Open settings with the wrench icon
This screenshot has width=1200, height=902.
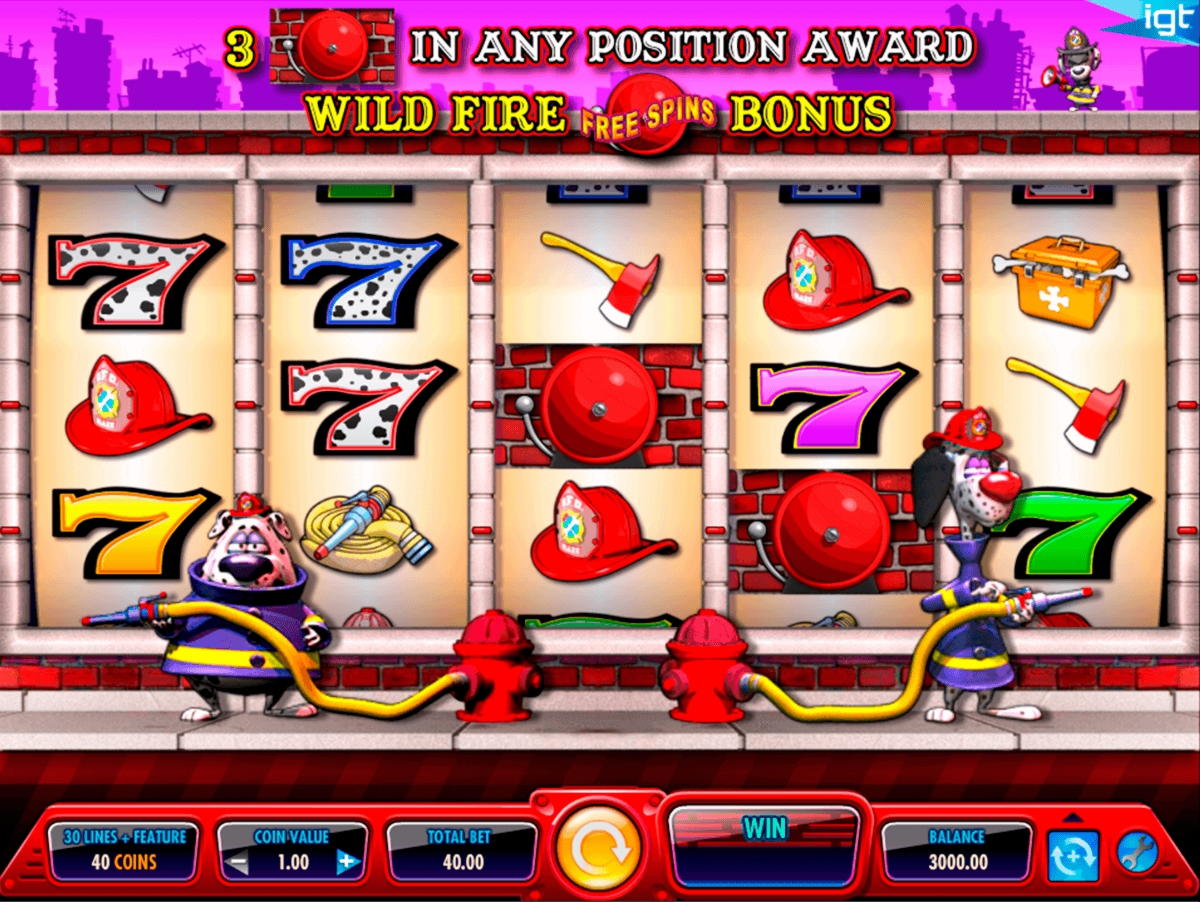point(1136,853)
